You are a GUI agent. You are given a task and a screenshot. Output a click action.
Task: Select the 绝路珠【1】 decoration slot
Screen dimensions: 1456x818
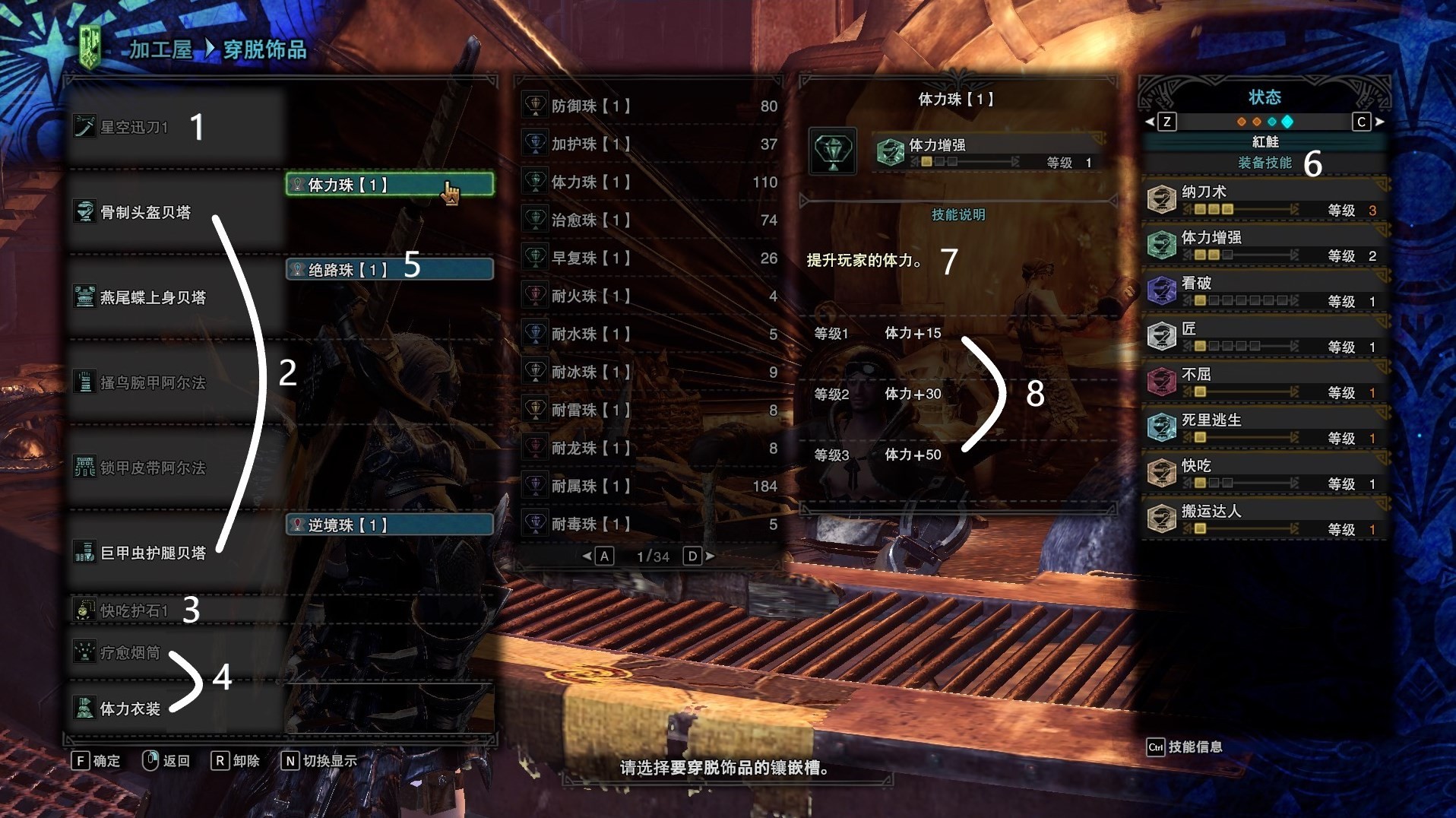tap(389, 270)
